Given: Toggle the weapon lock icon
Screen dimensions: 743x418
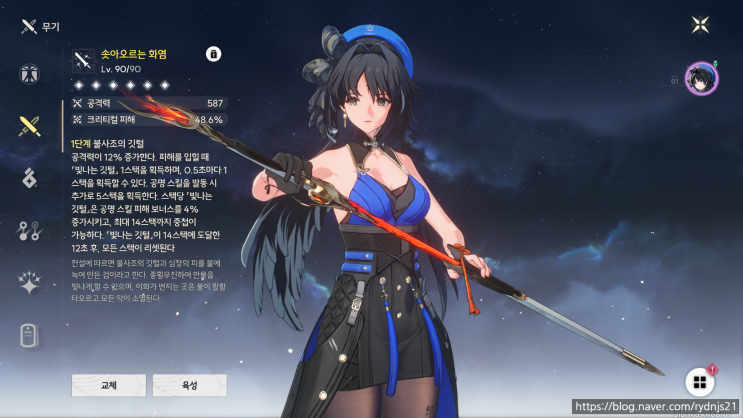Looking at the screenshot, I should tap(212, 53).
